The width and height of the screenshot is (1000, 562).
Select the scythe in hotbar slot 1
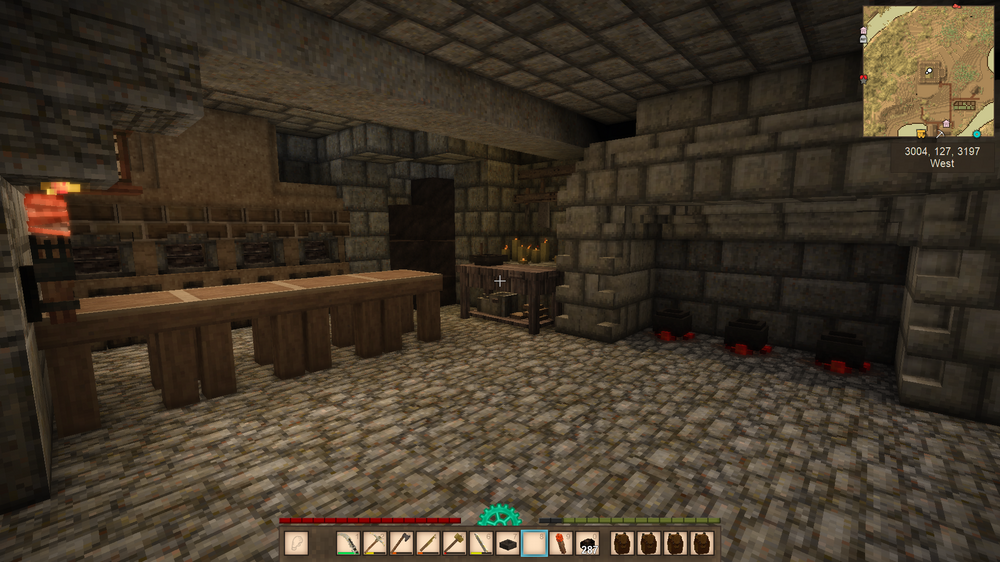pos(348,543)
